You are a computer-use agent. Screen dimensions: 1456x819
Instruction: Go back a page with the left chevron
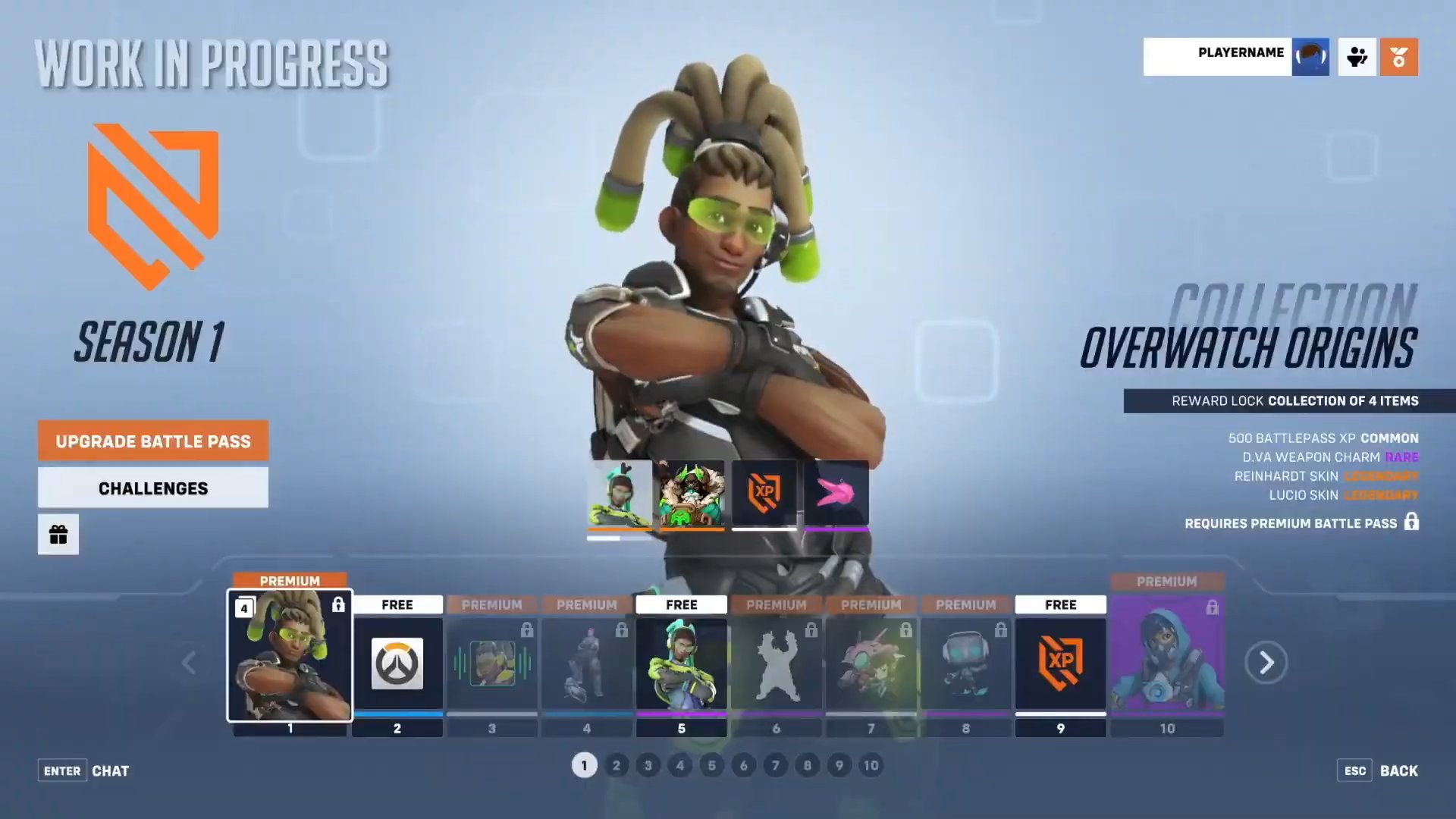click(x=189, y=662)
